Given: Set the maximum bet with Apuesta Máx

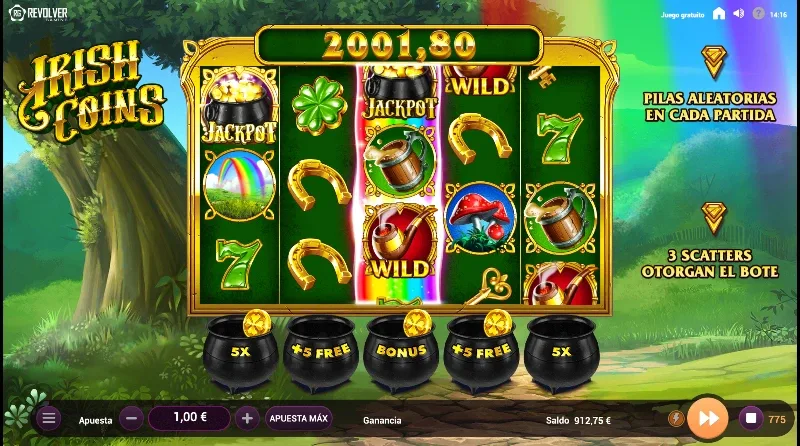Looking at the screenshot, I should (298, 419).
